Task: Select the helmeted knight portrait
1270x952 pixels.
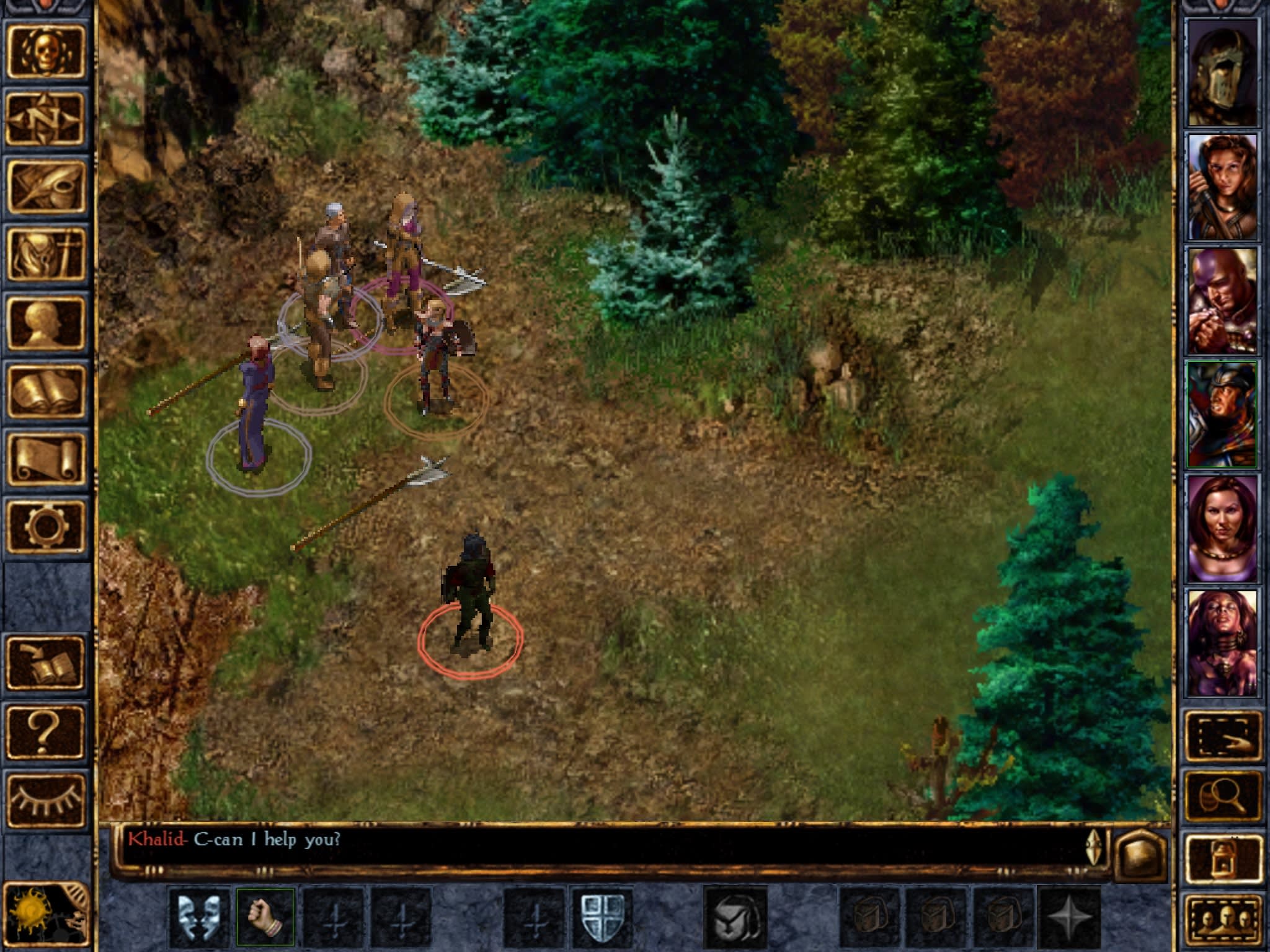Action: [x=1221, y=73]
